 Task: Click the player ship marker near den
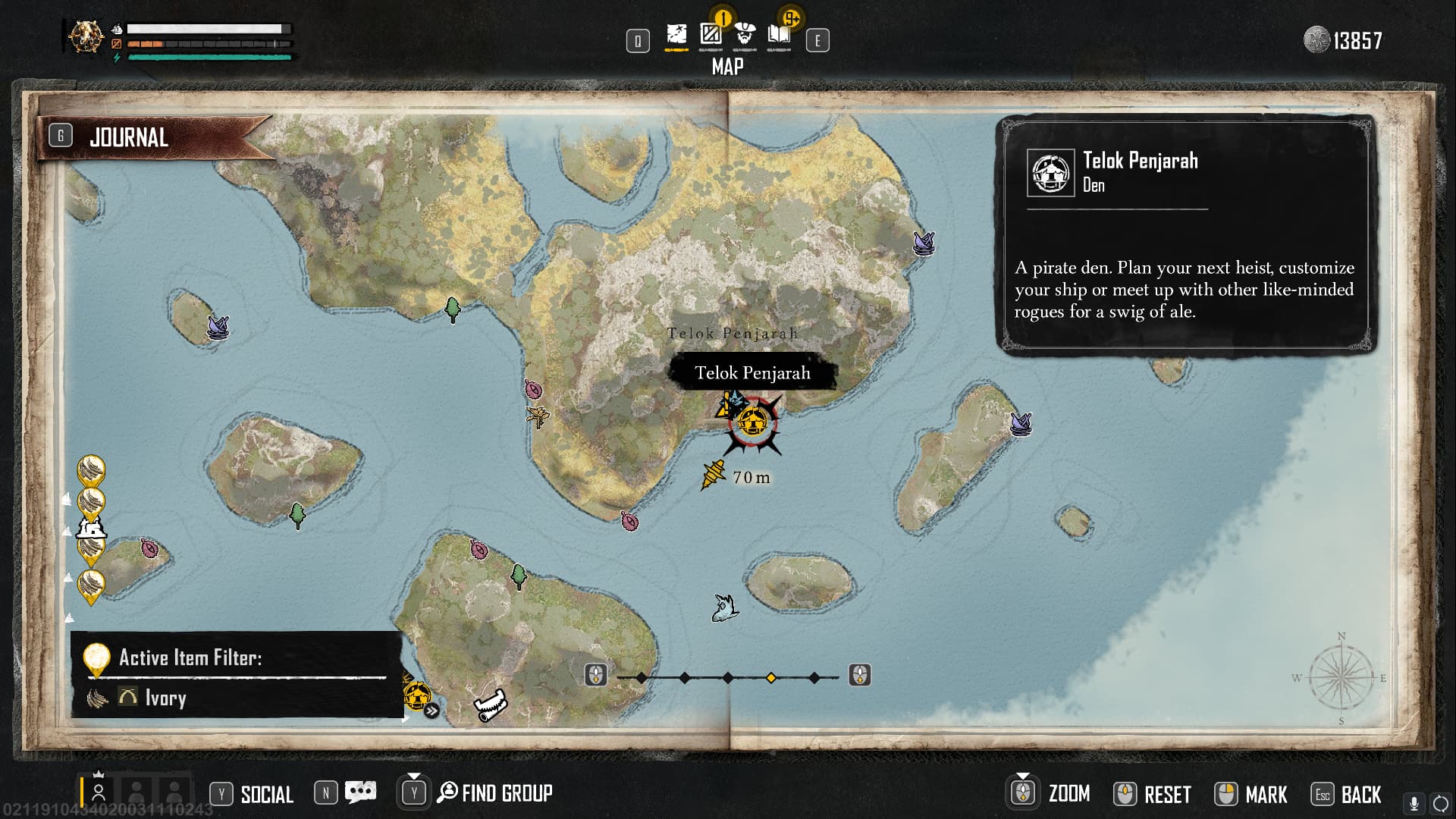click(713, 475)
